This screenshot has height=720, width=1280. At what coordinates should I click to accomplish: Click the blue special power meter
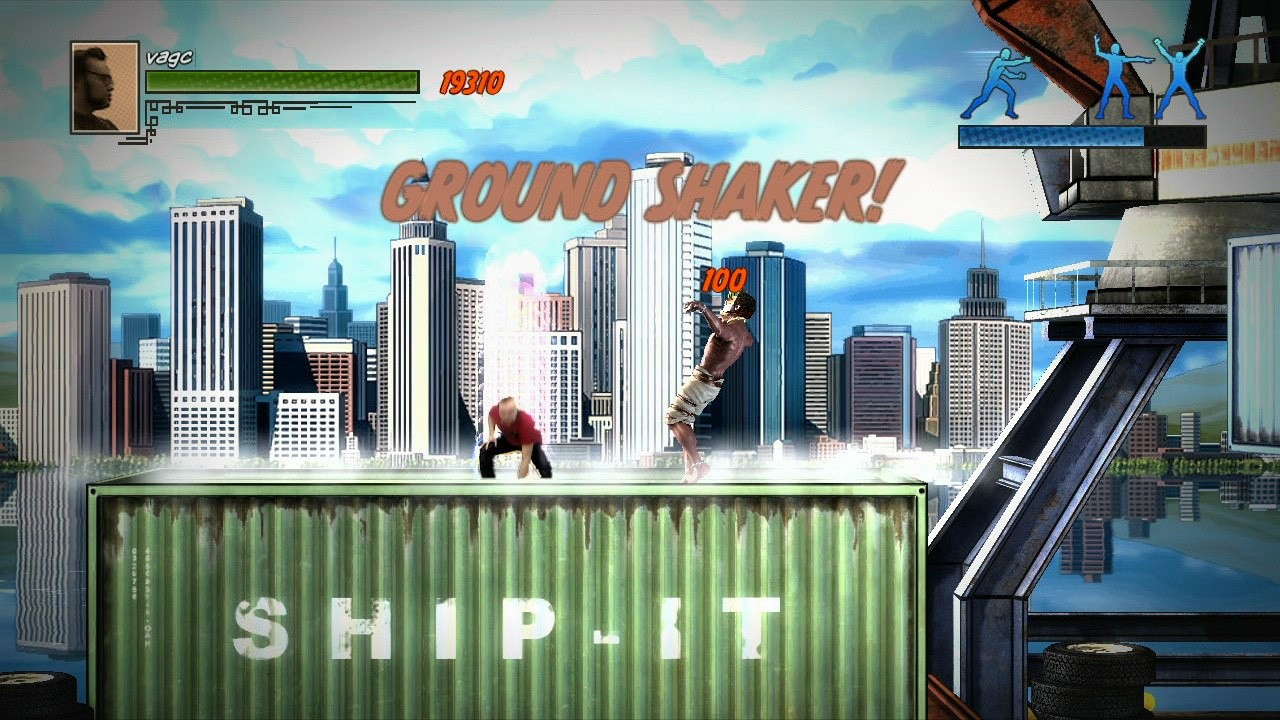[x=1080, y=136]
